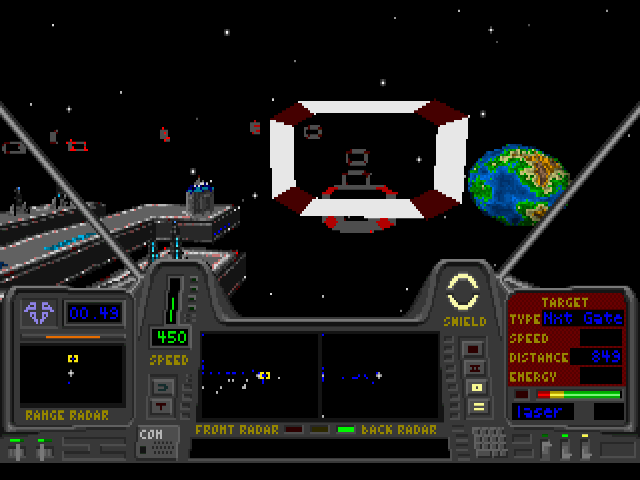
Task: Click the purple ship emblem icon
Action: click(40, 313)
